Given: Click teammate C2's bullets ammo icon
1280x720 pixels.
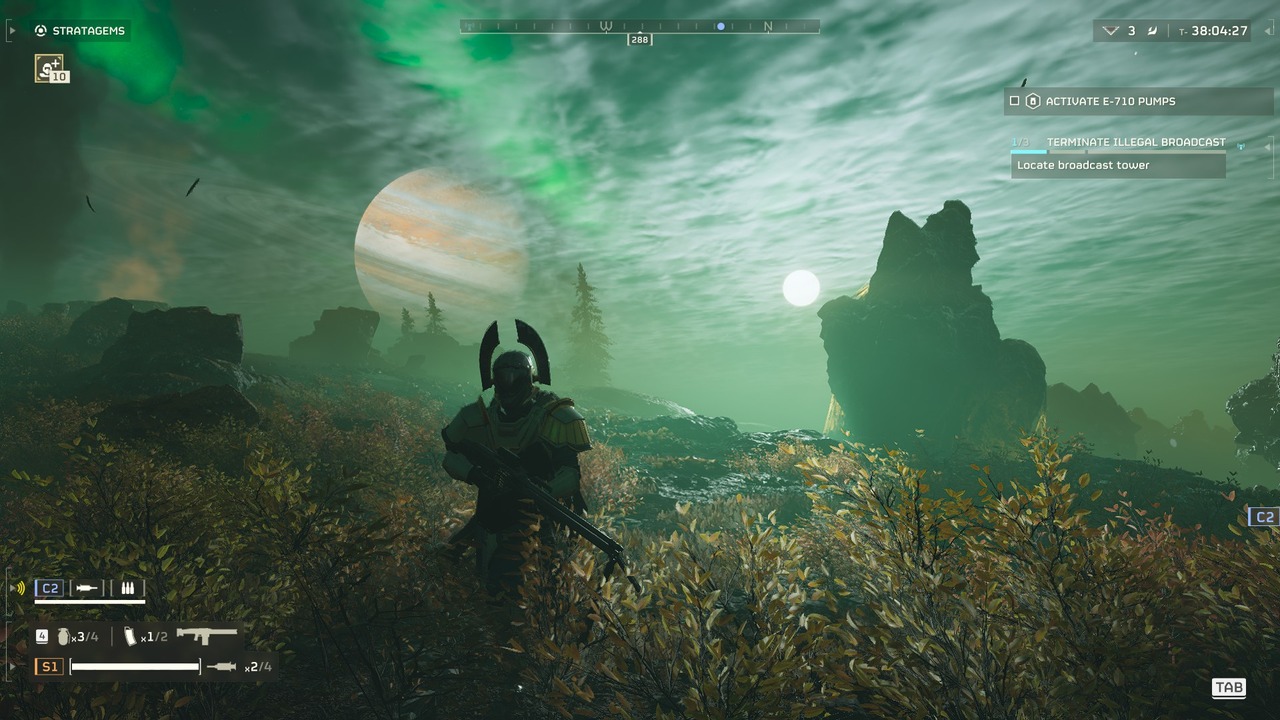Looking at the screenshot, I should (x=128, y=588).
